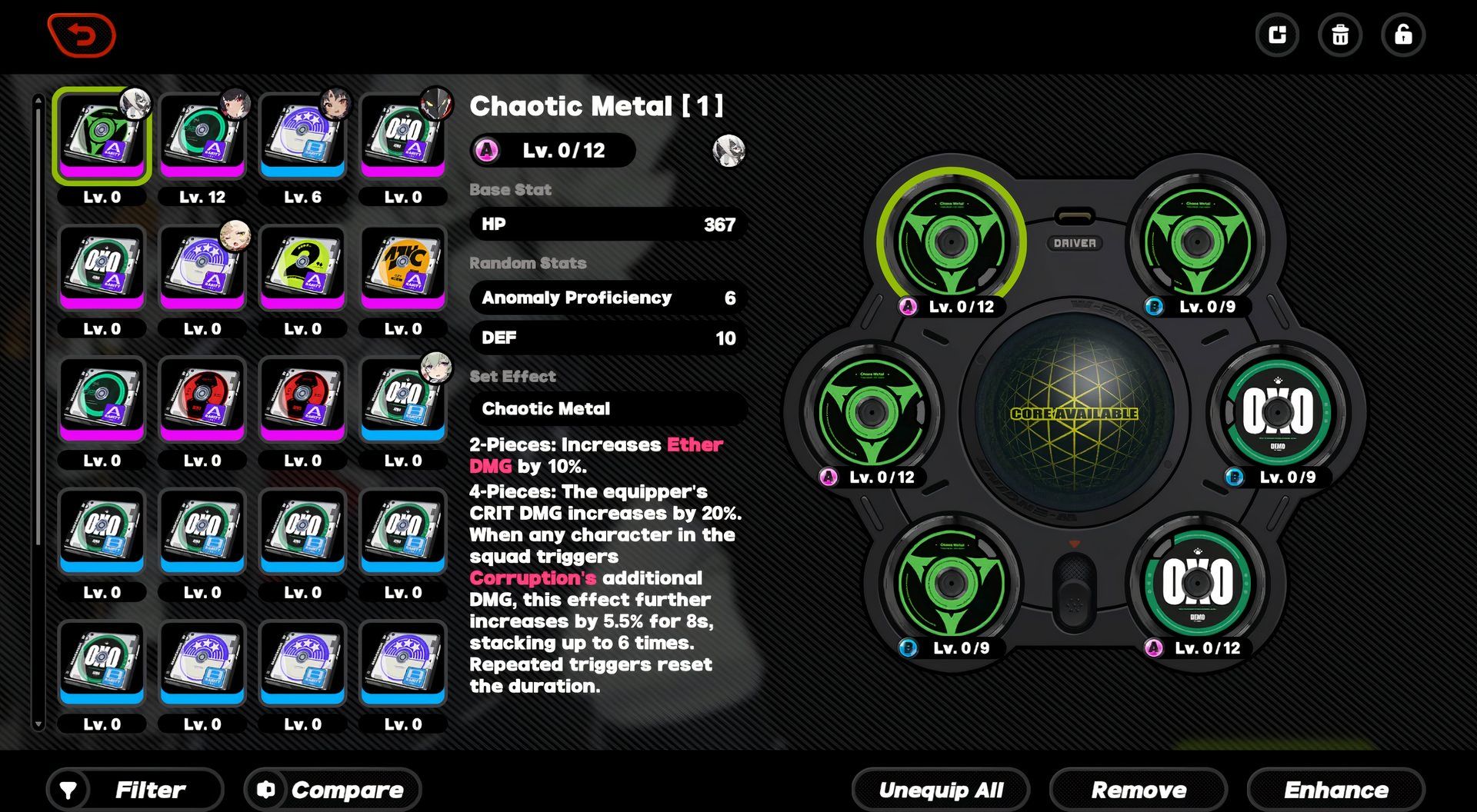This screenshot has width=1477, height=812.
Task: Open the Set Effect entry labeled Chaotic Metal
Action: pos(607,408)
